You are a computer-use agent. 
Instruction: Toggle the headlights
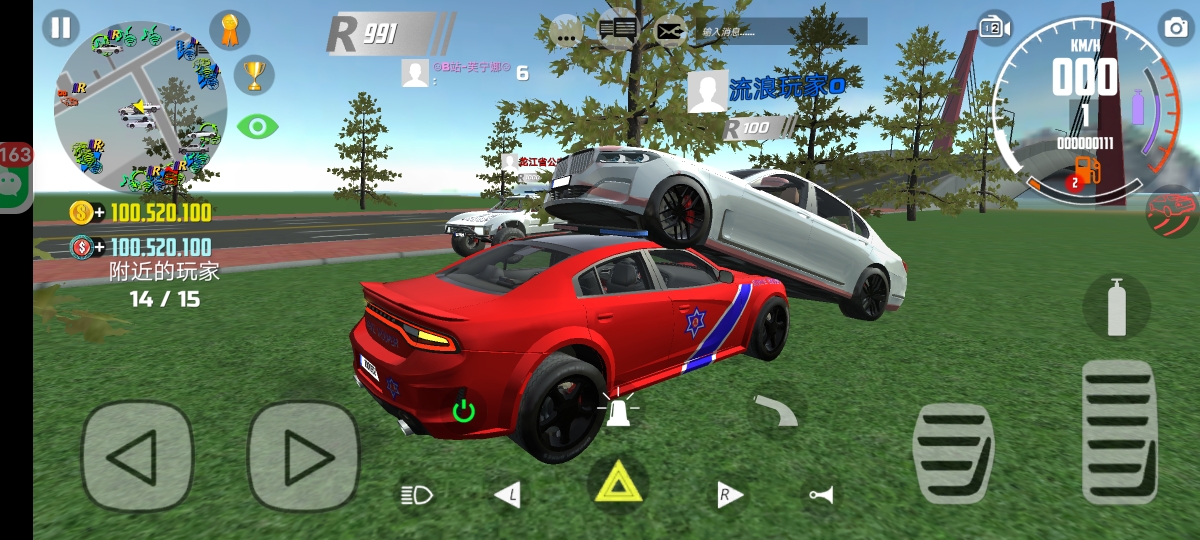pyautogui.click(x=416, y=493)
